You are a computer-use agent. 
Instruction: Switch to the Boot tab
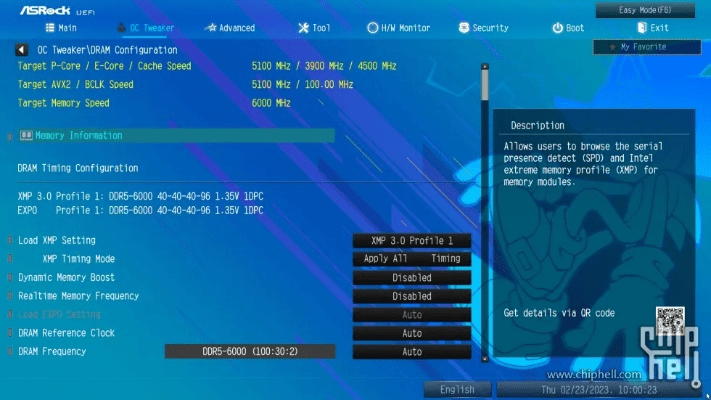pyautogui.click(x=568, y=28)
